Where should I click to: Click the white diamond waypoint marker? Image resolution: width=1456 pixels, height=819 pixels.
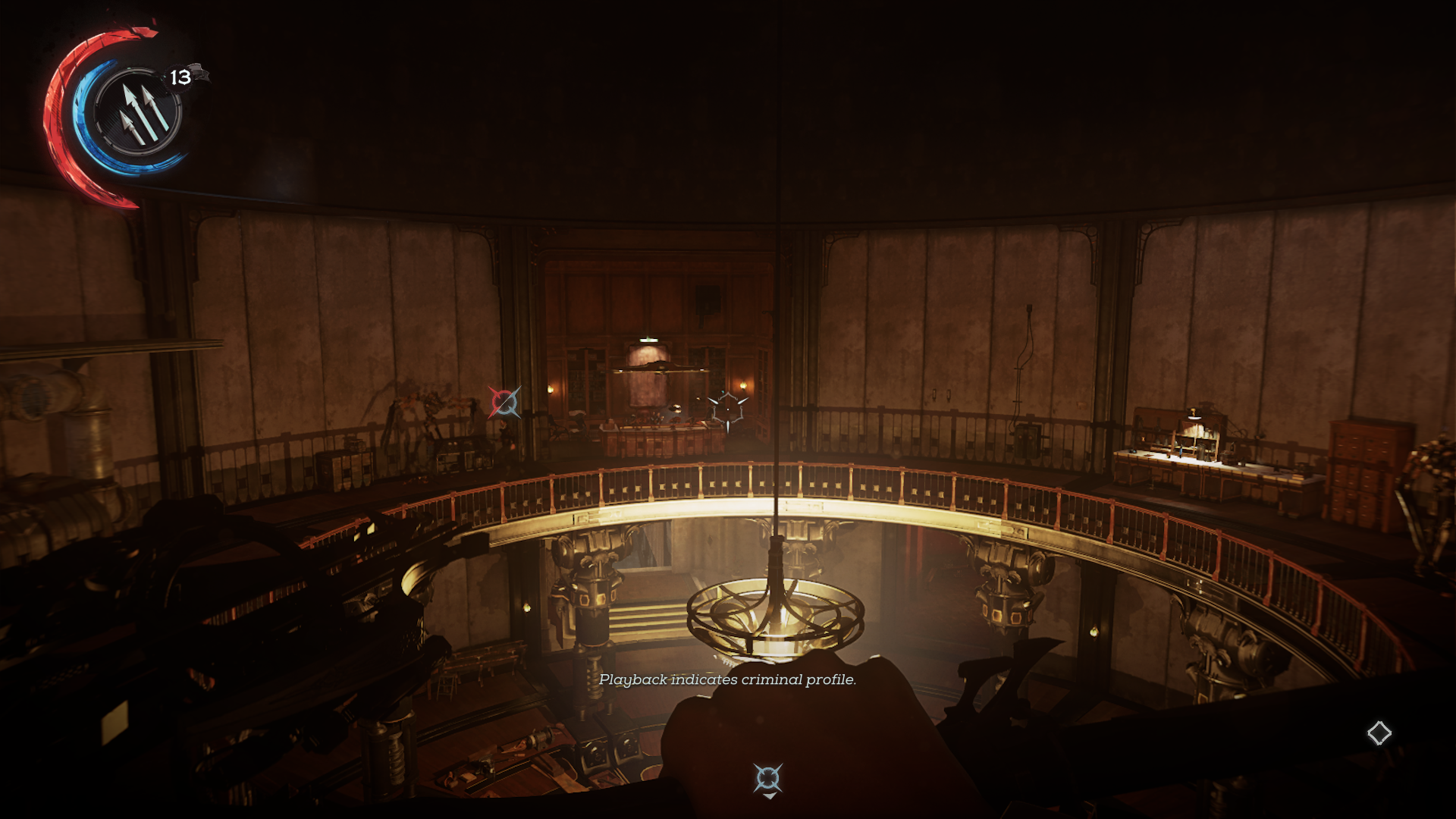1379,733
